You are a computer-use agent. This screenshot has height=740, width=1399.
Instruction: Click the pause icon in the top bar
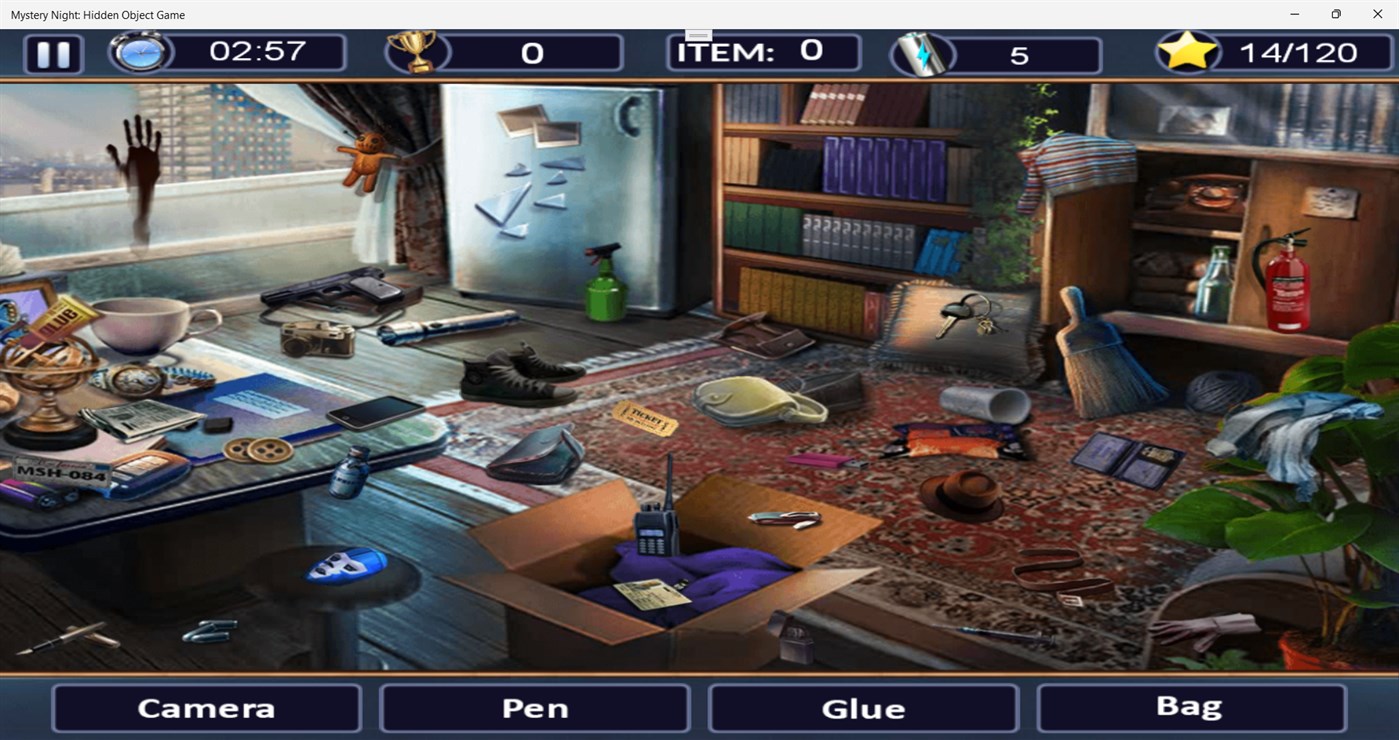click(x=53, y=54)
